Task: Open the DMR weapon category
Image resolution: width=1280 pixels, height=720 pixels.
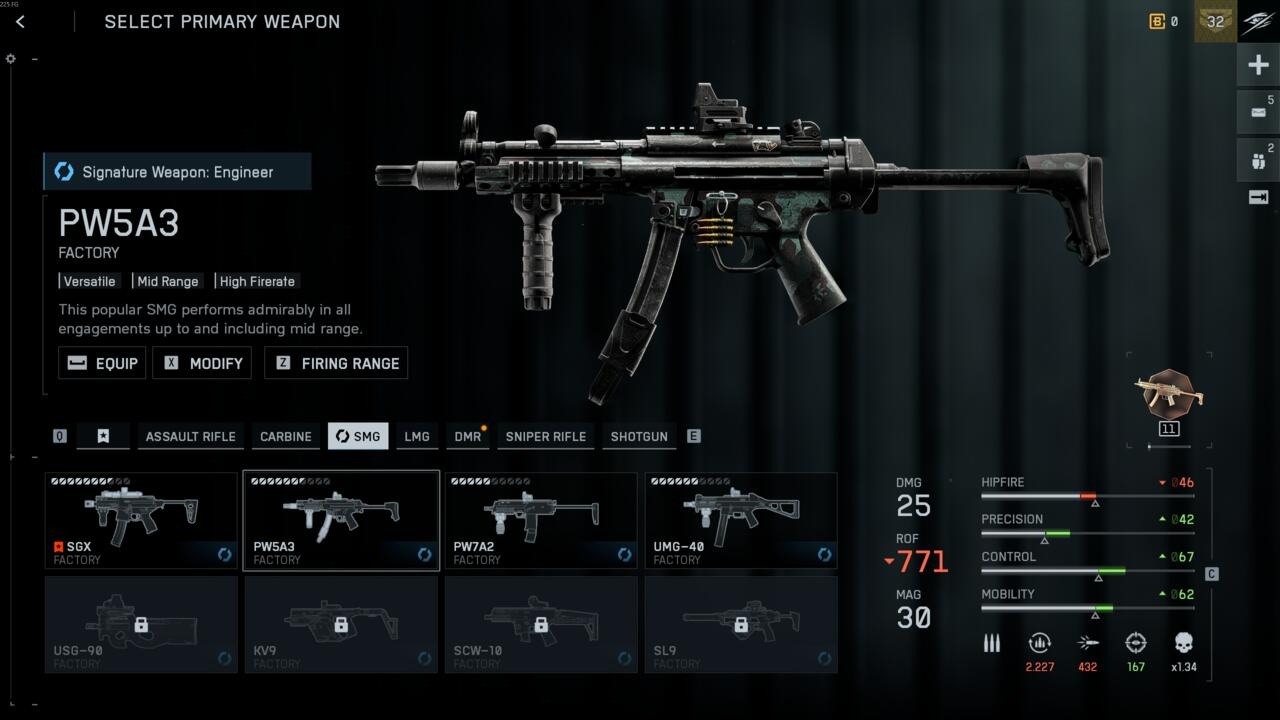Action: coord(467,436)
